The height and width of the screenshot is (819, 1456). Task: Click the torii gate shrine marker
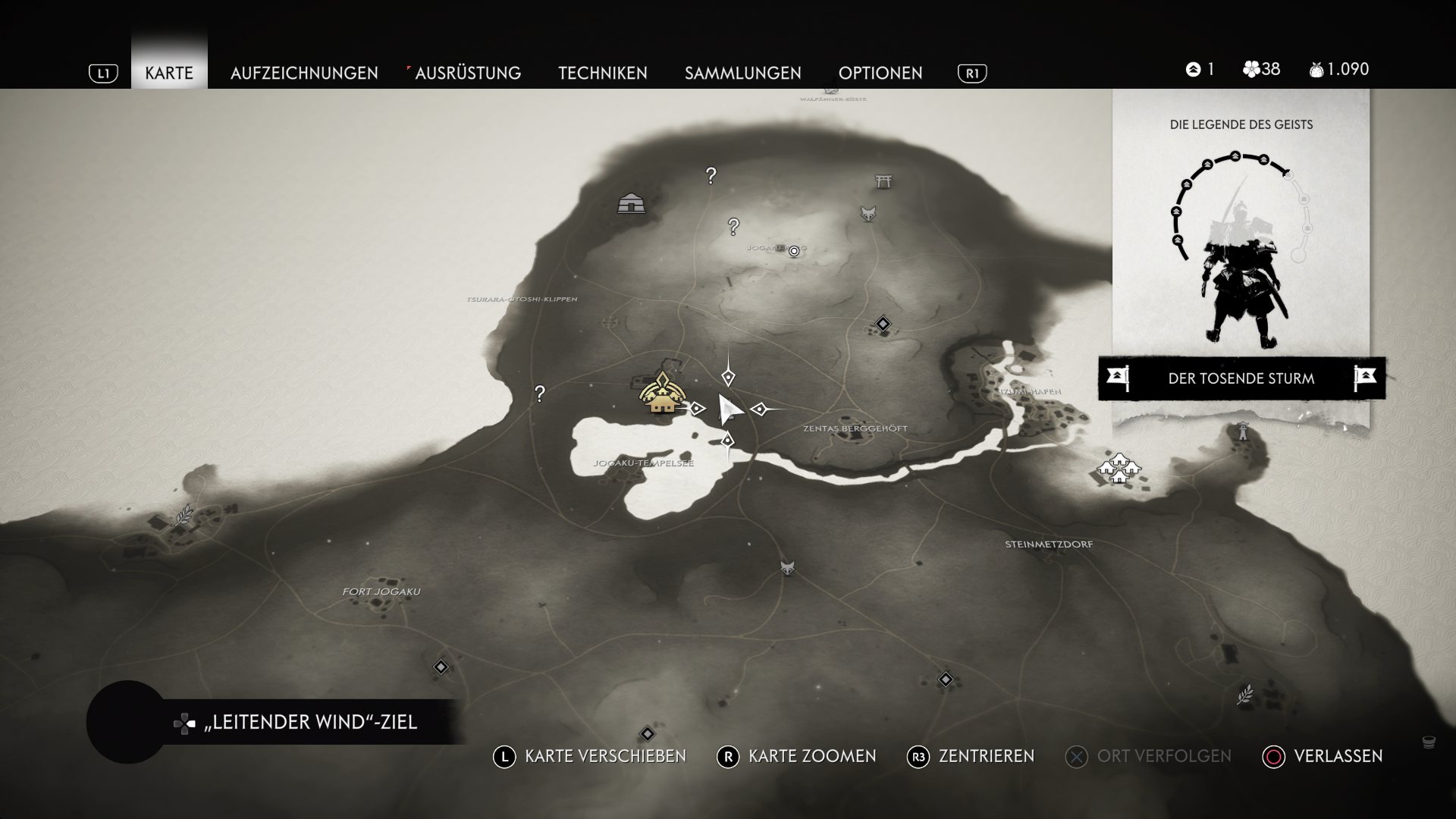tap(883, 180)
